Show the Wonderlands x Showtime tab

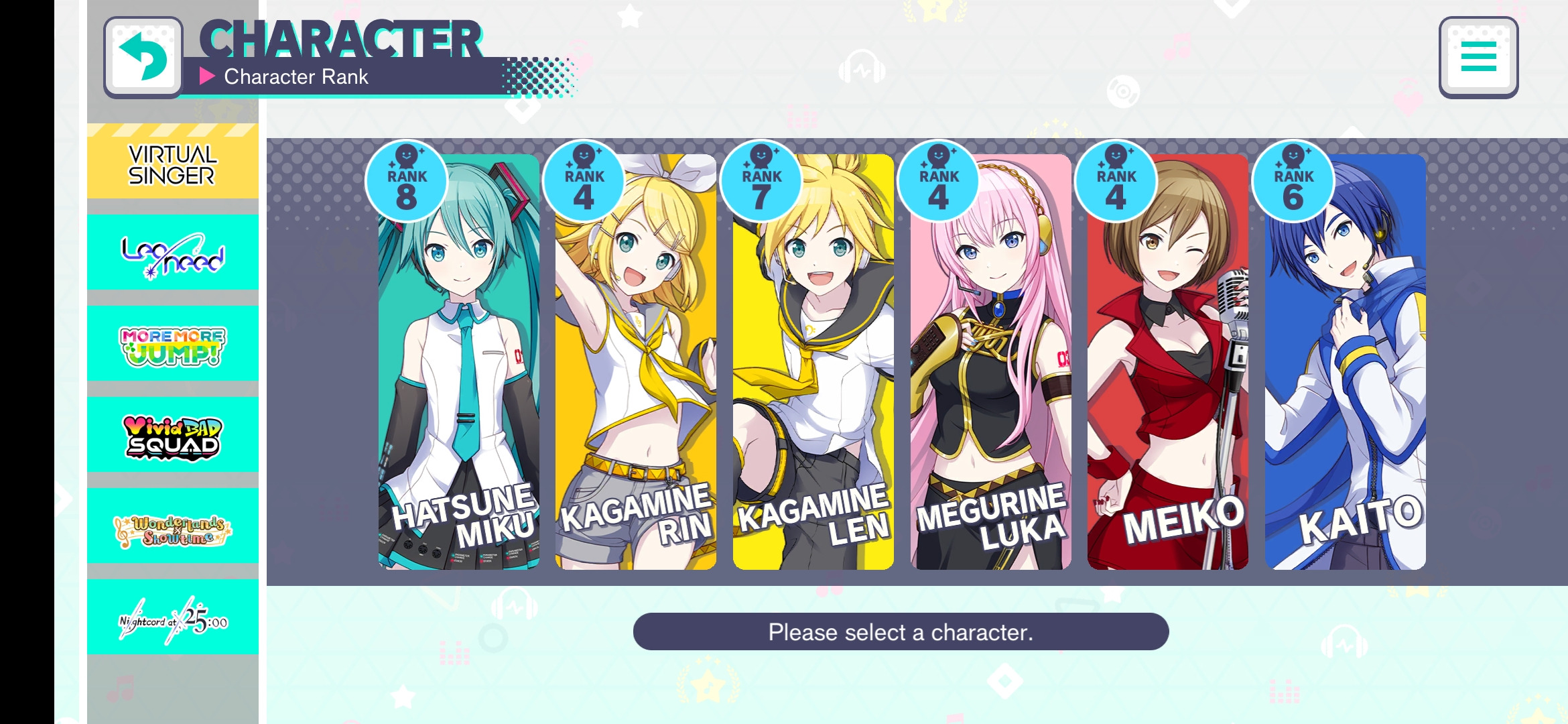click(x=173, y=527)
